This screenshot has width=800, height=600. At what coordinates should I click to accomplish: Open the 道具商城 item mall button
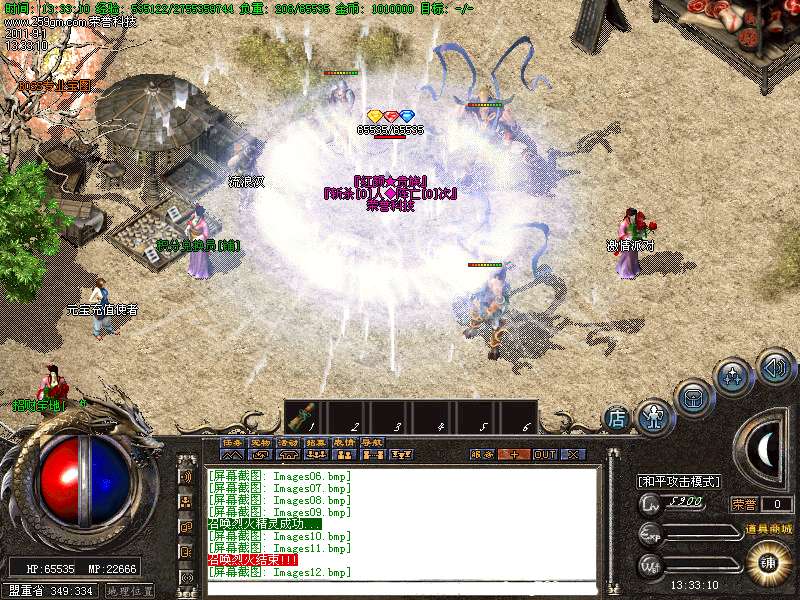[x=767, y=528]
